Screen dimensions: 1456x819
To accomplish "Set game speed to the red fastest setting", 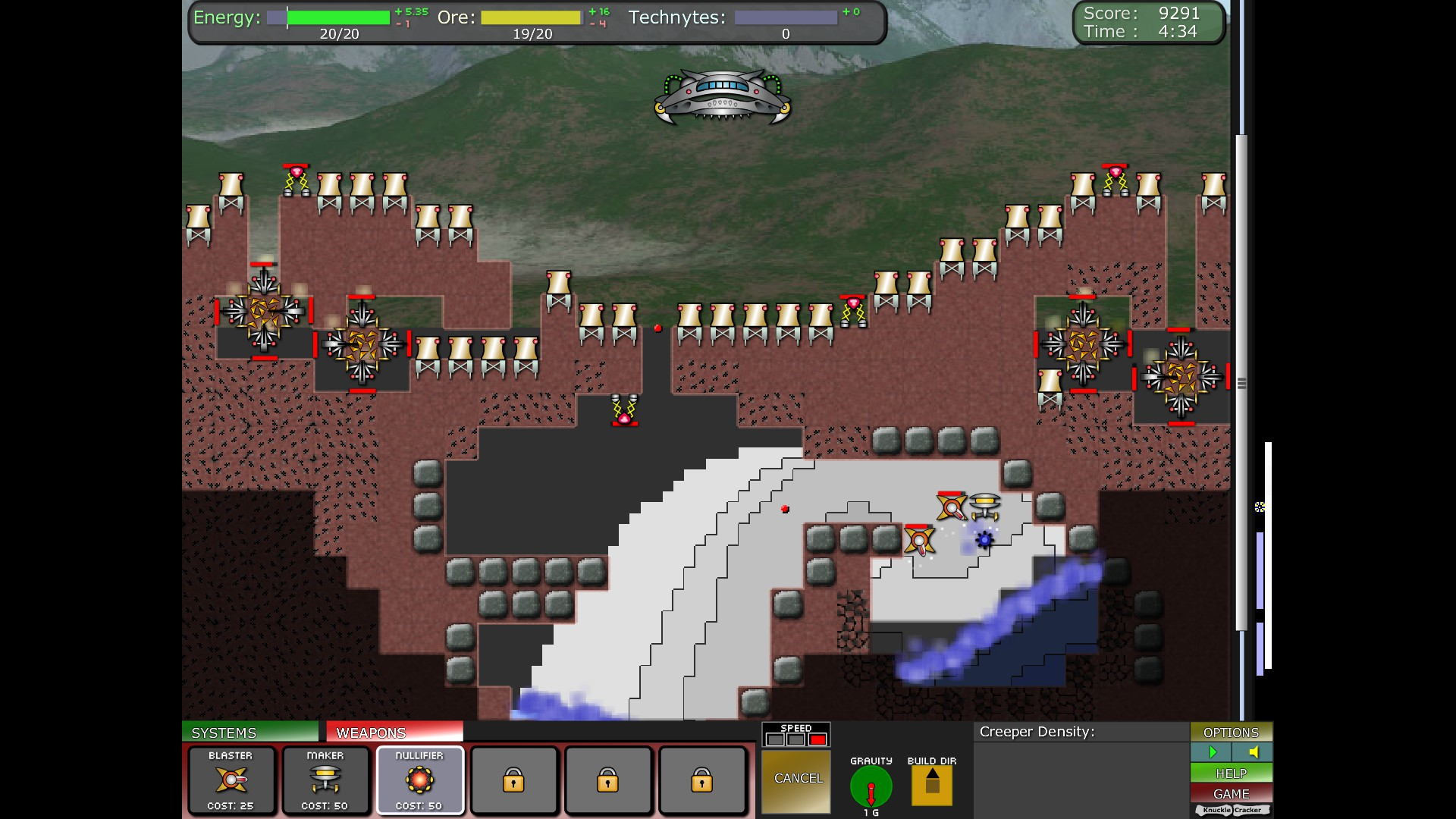I will click(x=817, y=739).
